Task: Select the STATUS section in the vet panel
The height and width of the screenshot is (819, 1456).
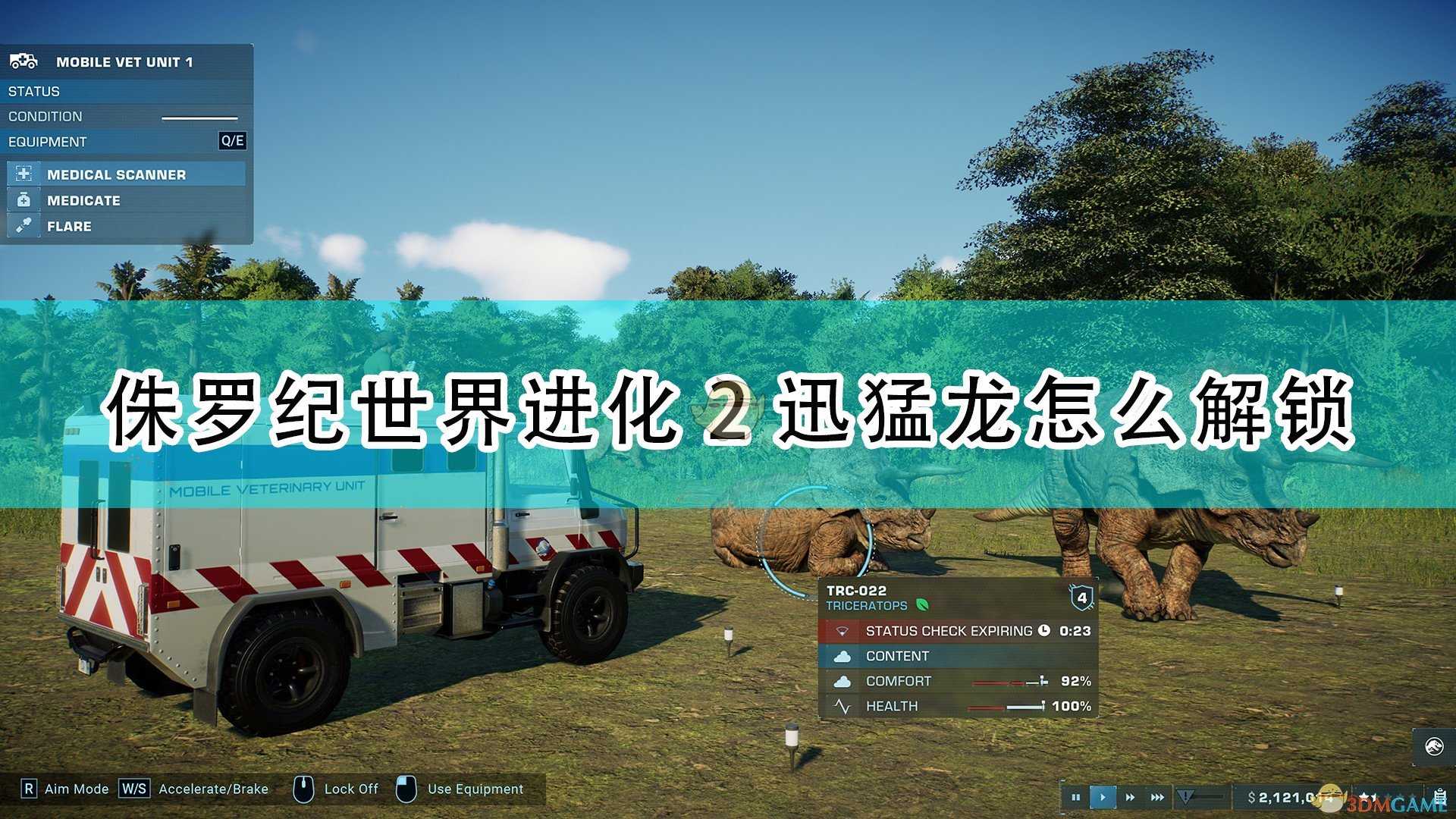Action: pos(33,91)
